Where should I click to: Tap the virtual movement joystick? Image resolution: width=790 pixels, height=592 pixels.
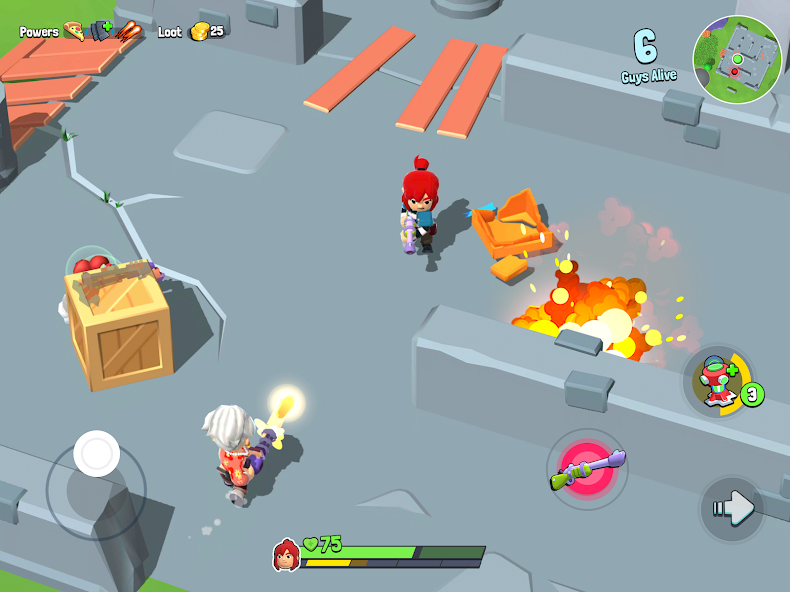pyautogui.click(x=97, y=455)
